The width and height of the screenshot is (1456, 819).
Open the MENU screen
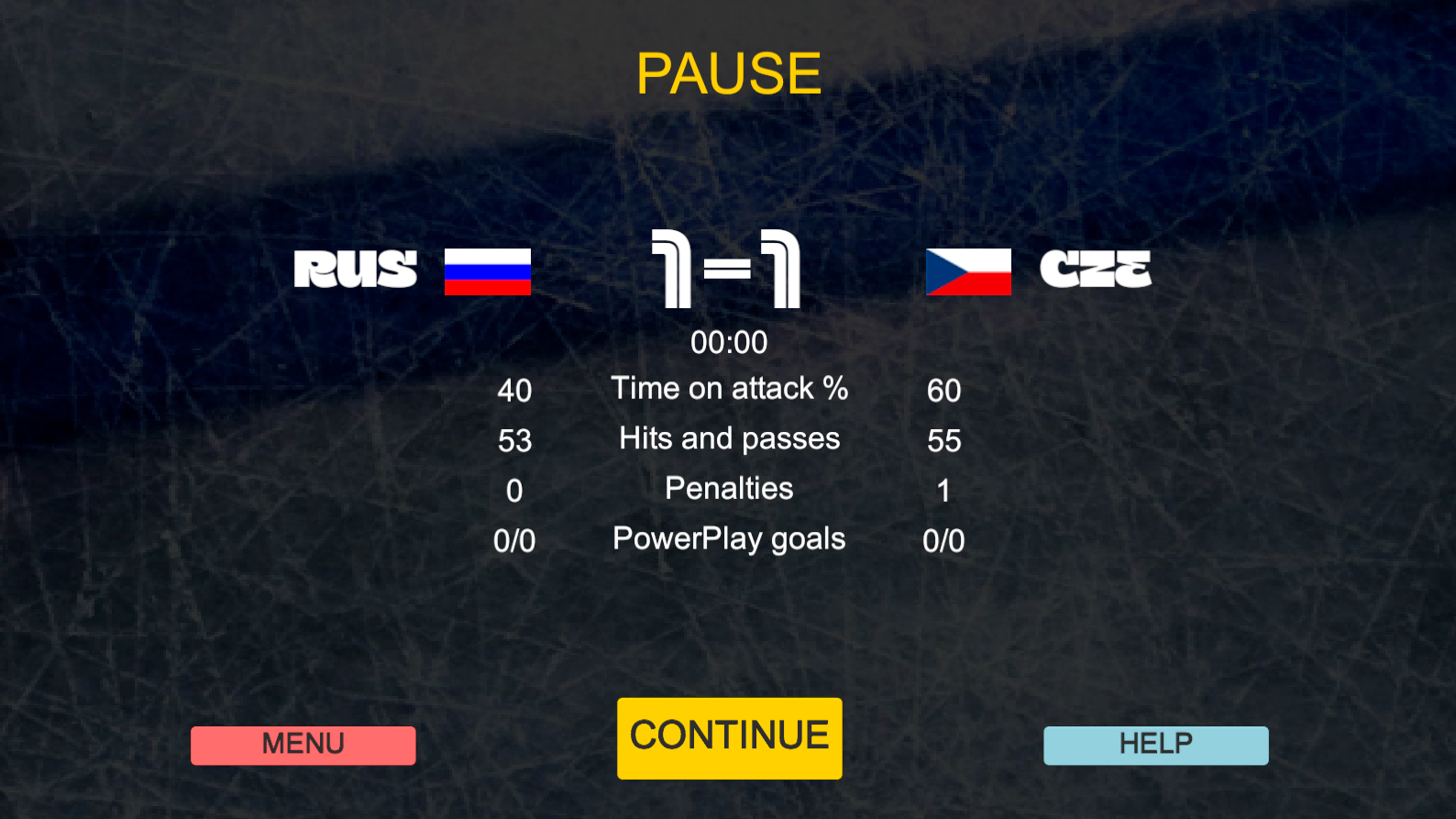click(303, 745)
